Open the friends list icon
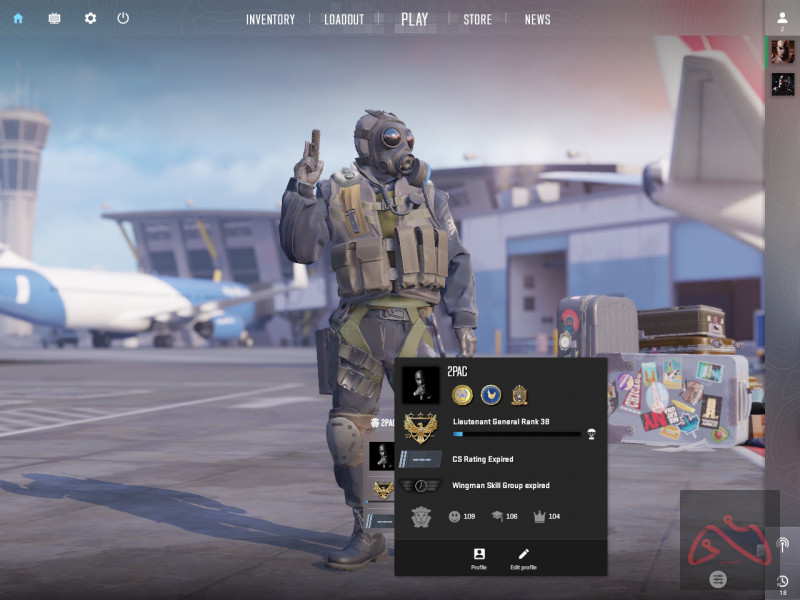The image size is (800, 600). pyautogui.click(x=782, y=18)
